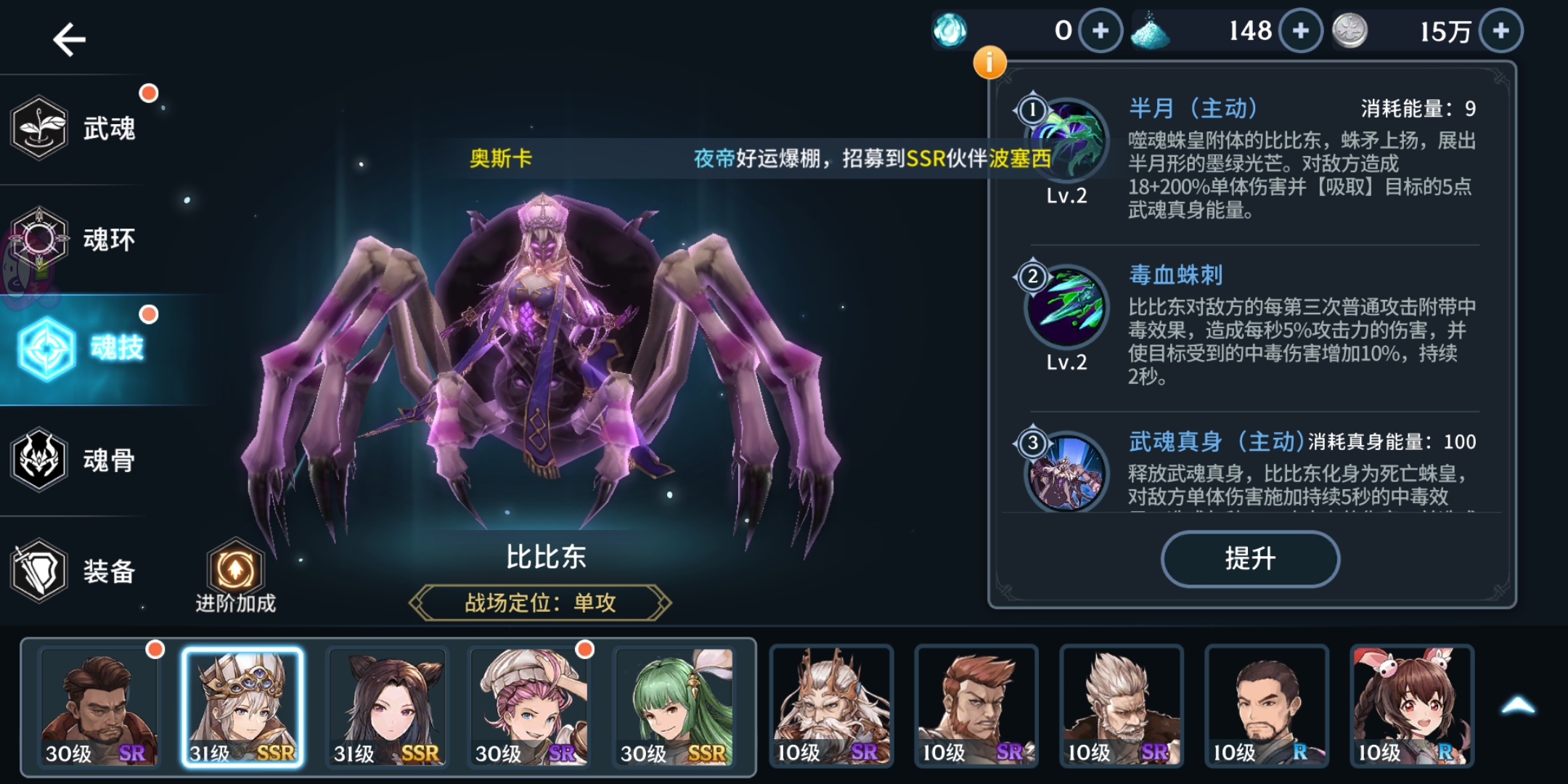Click plus next to 148 resource
This screenshot has height=784, width=1568.
point(1299,31)
